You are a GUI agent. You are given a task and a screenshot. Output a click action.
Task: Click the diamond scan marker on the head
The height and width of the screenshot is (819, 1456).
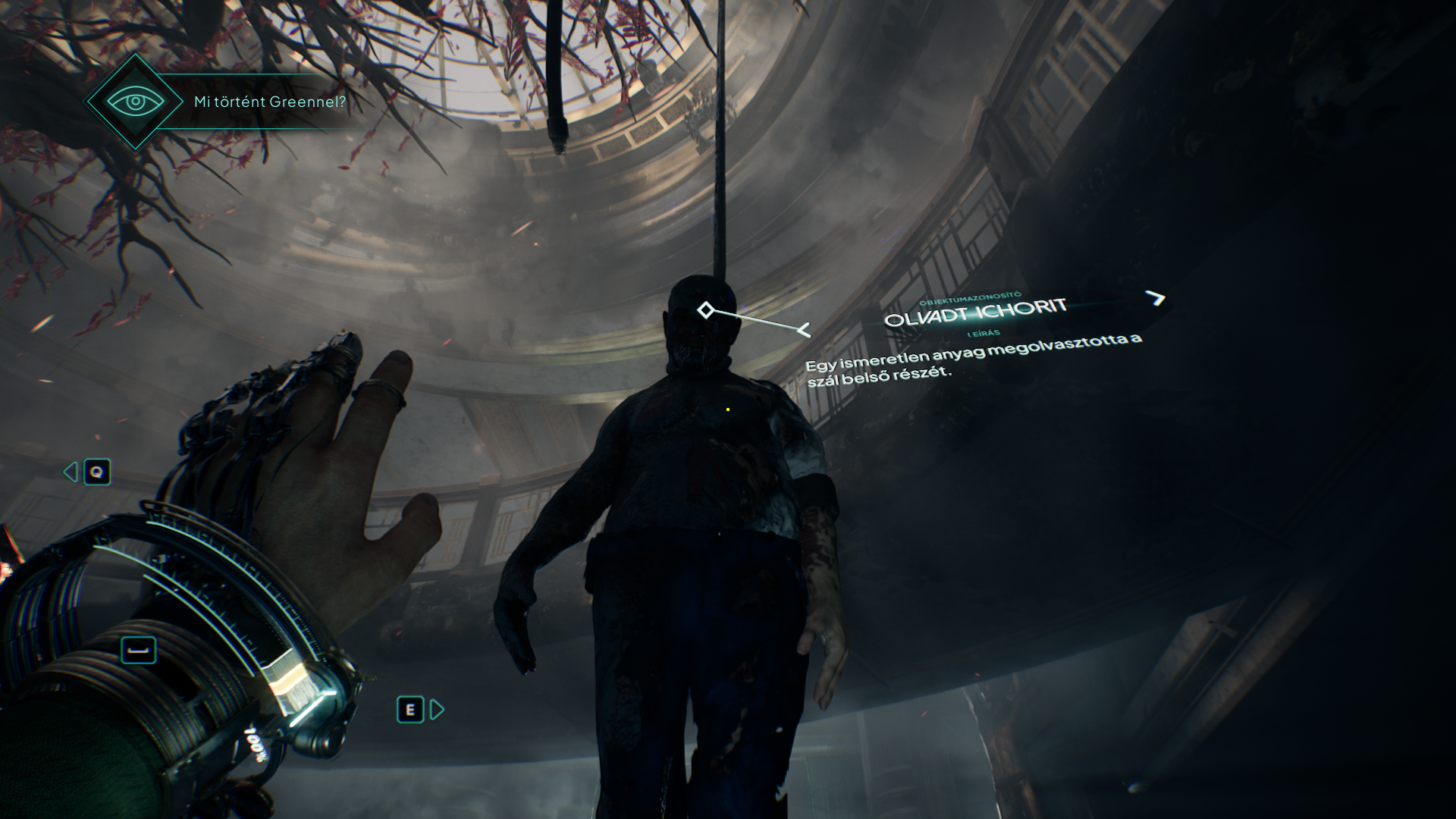point(705,310)
